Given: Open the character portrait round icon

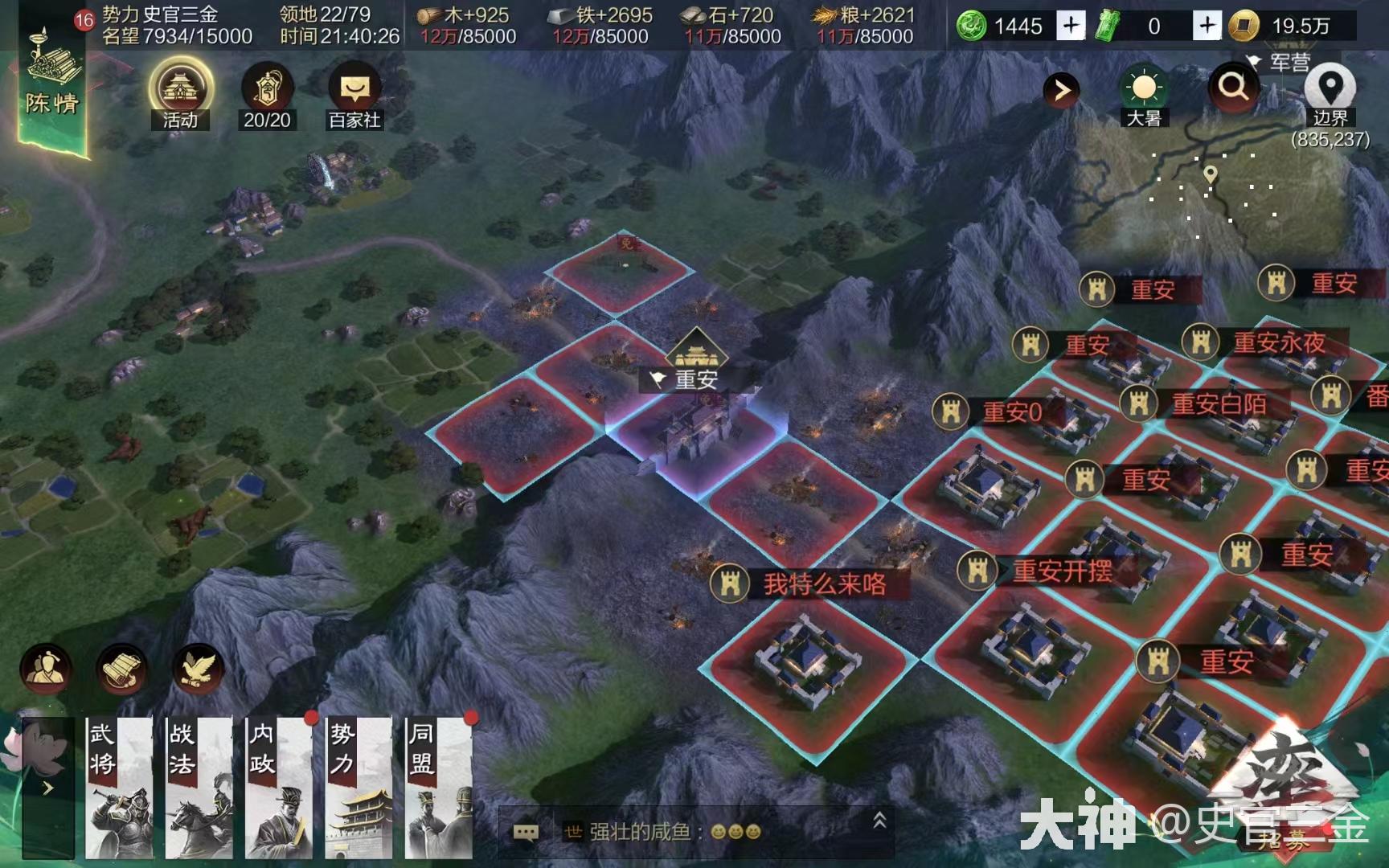Looking at the screenshot, I should [46, 669].
